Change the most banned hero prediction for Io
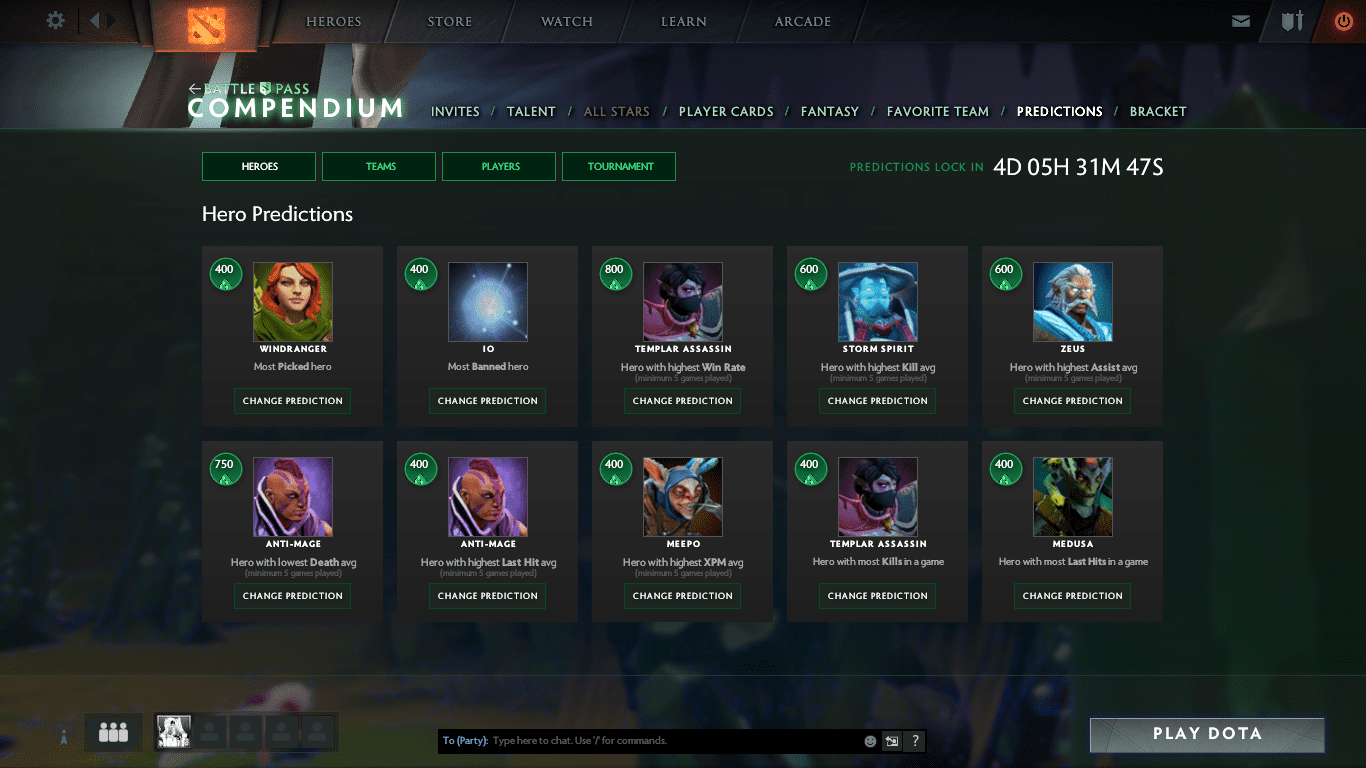 click(488, 401)
